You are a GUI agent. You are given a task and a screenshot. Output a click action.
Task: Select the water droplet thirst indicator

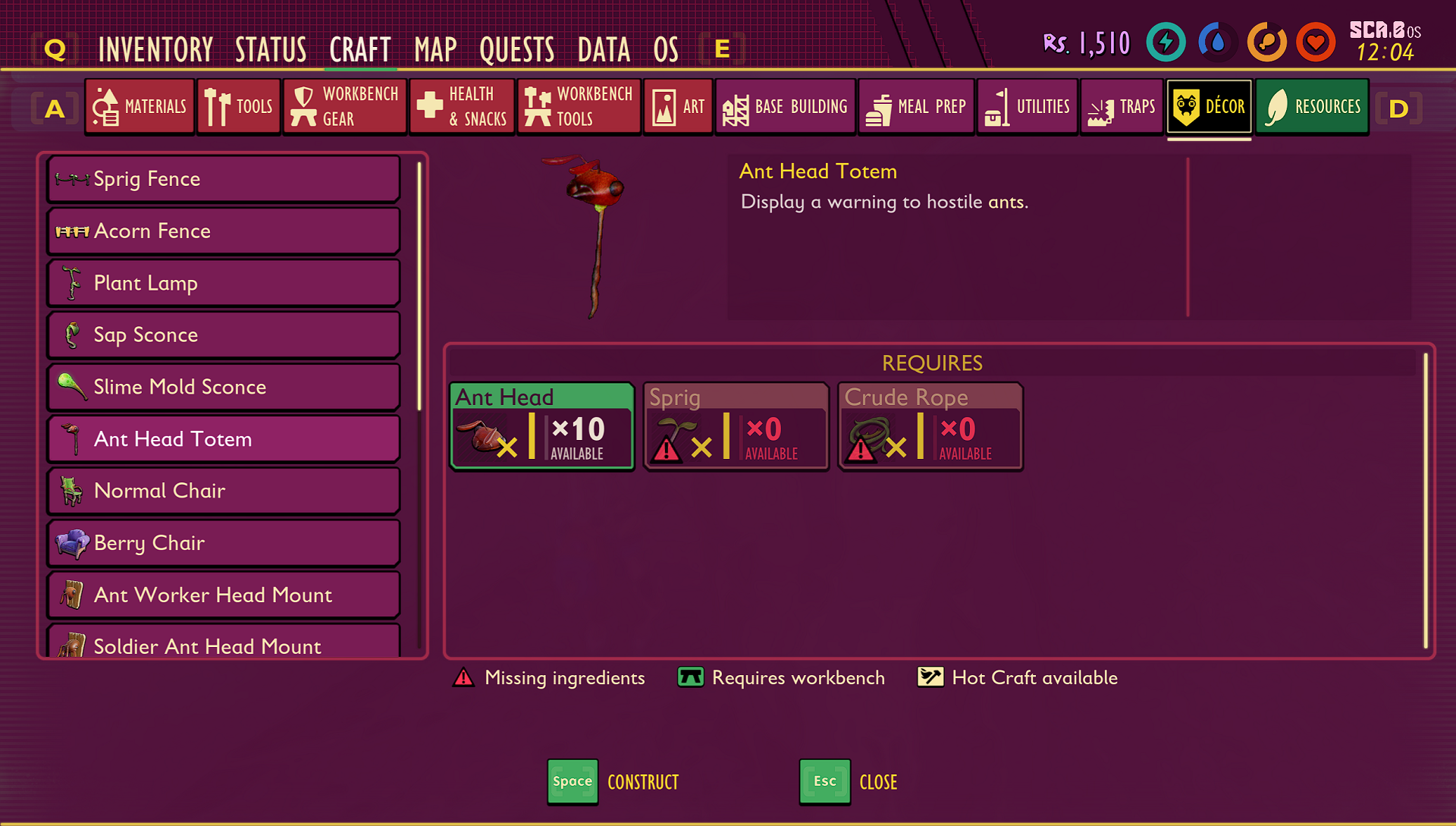click(x=1216, y=42)
